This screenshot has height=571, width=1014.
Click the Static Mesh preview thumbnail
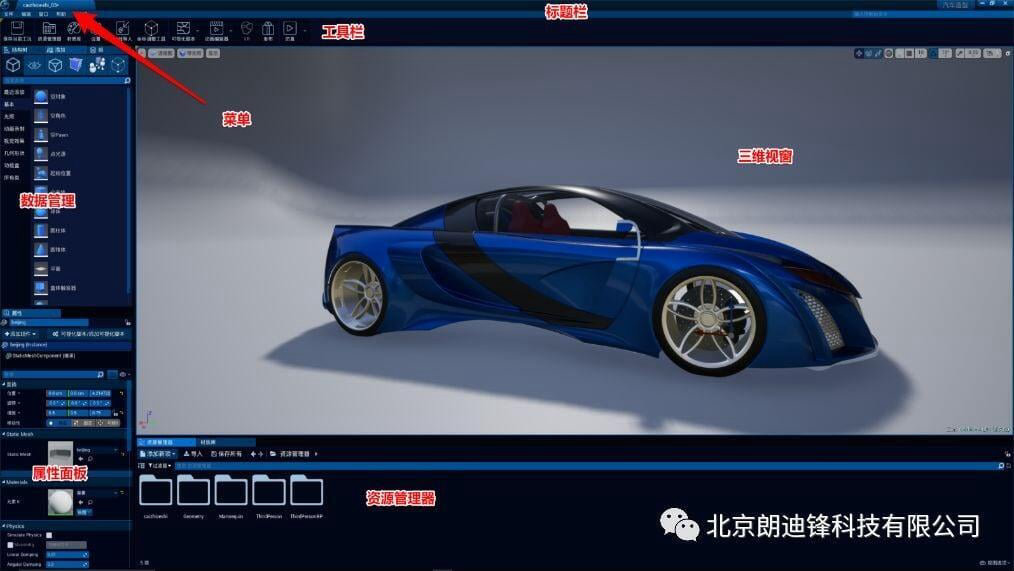pyautogui.click(x=60, y=453)
